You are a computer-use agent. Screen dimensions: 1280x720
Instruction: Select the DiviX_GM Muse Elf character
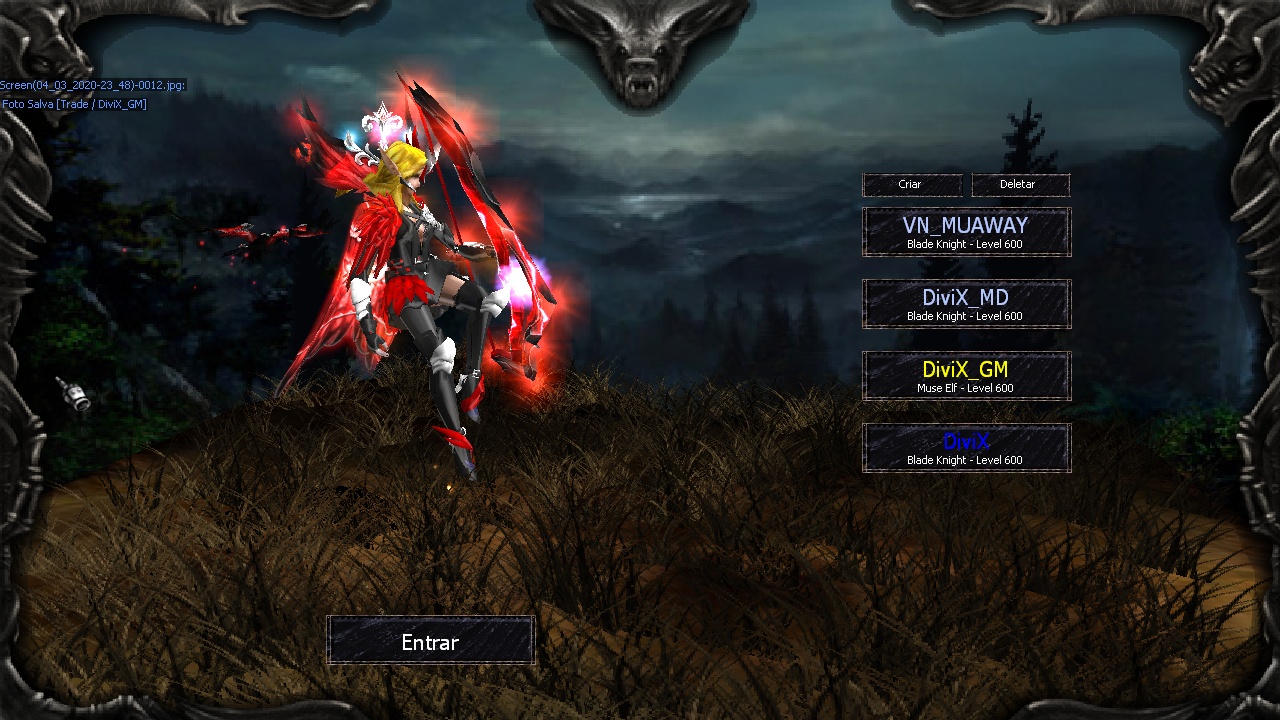pos(966,376)
